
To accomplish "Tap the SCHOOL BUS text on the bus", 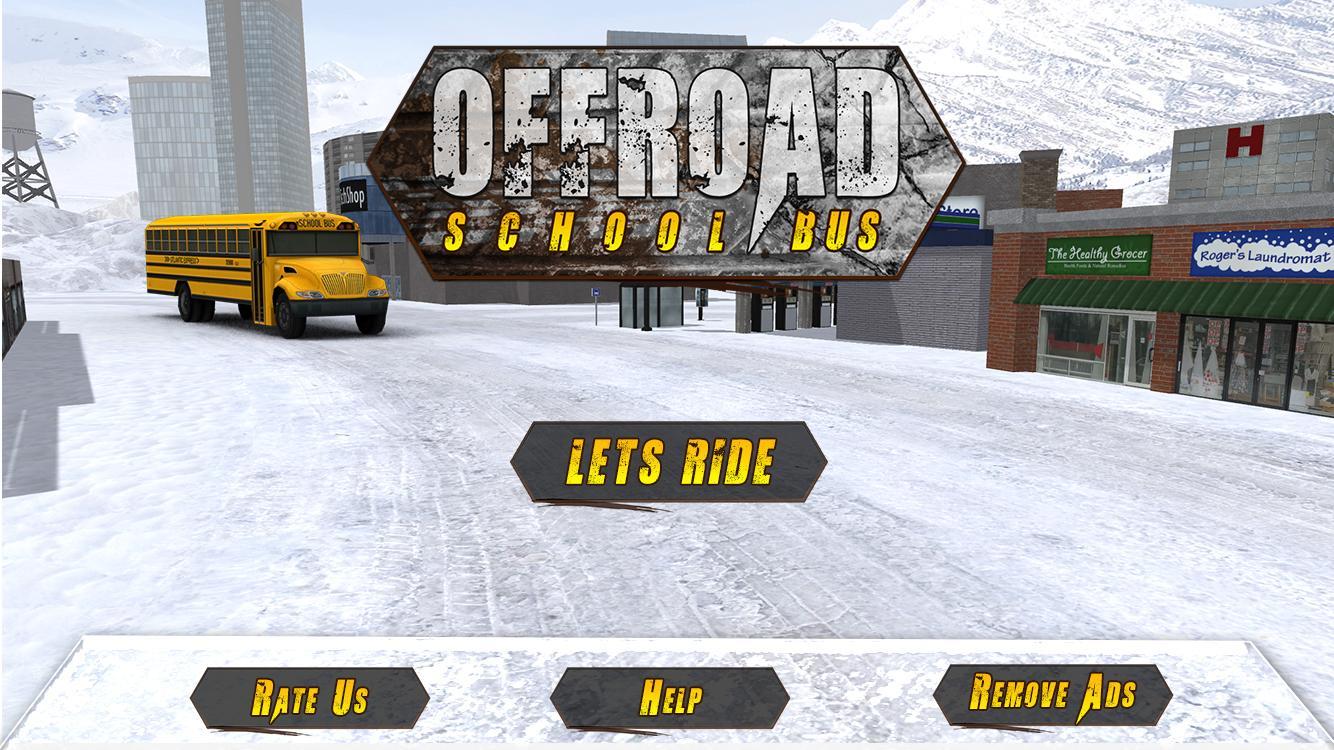I will 318,222.
